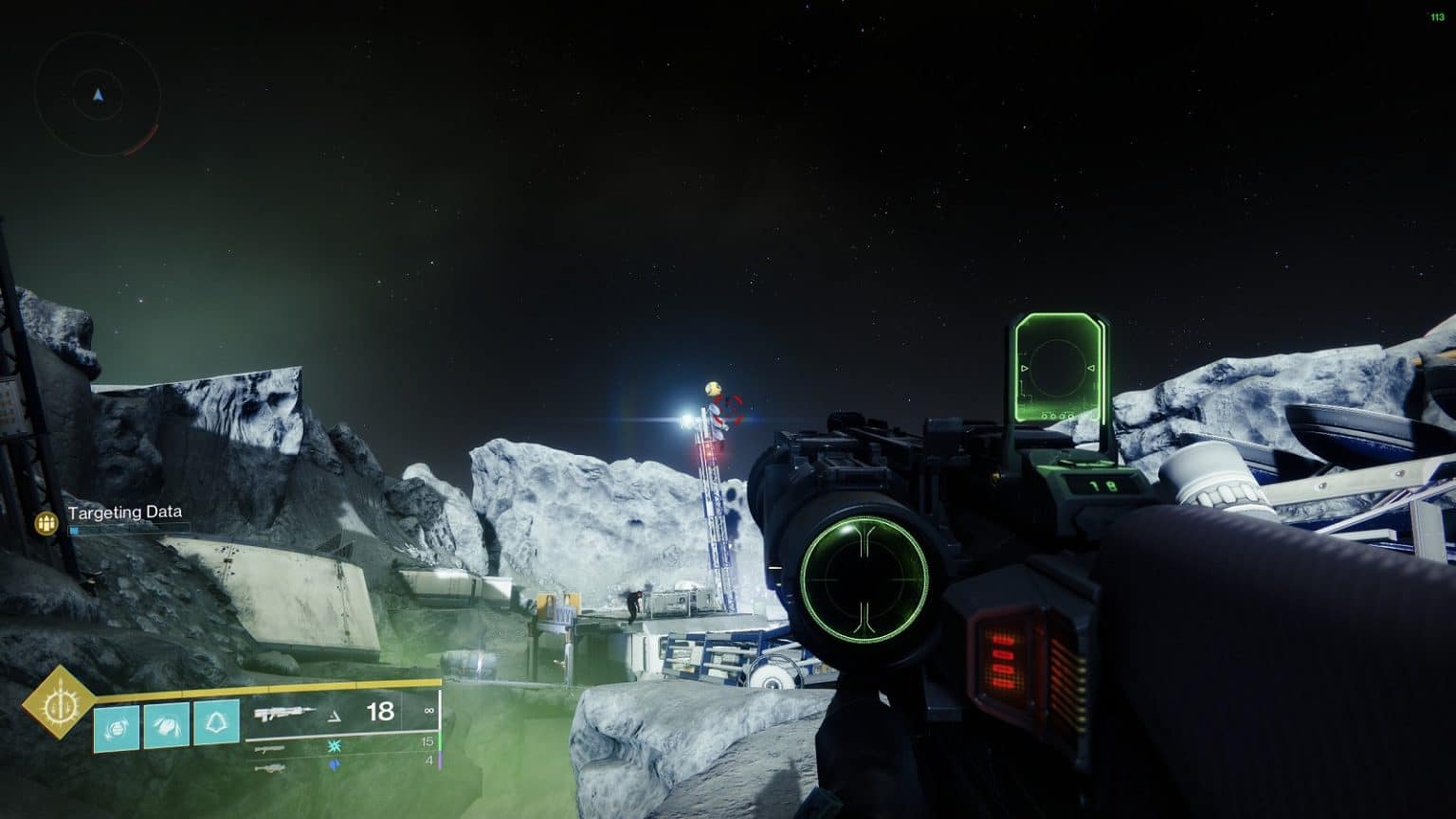
Task: Open the Targeting Data objective tracker
Action: (124, 513)
